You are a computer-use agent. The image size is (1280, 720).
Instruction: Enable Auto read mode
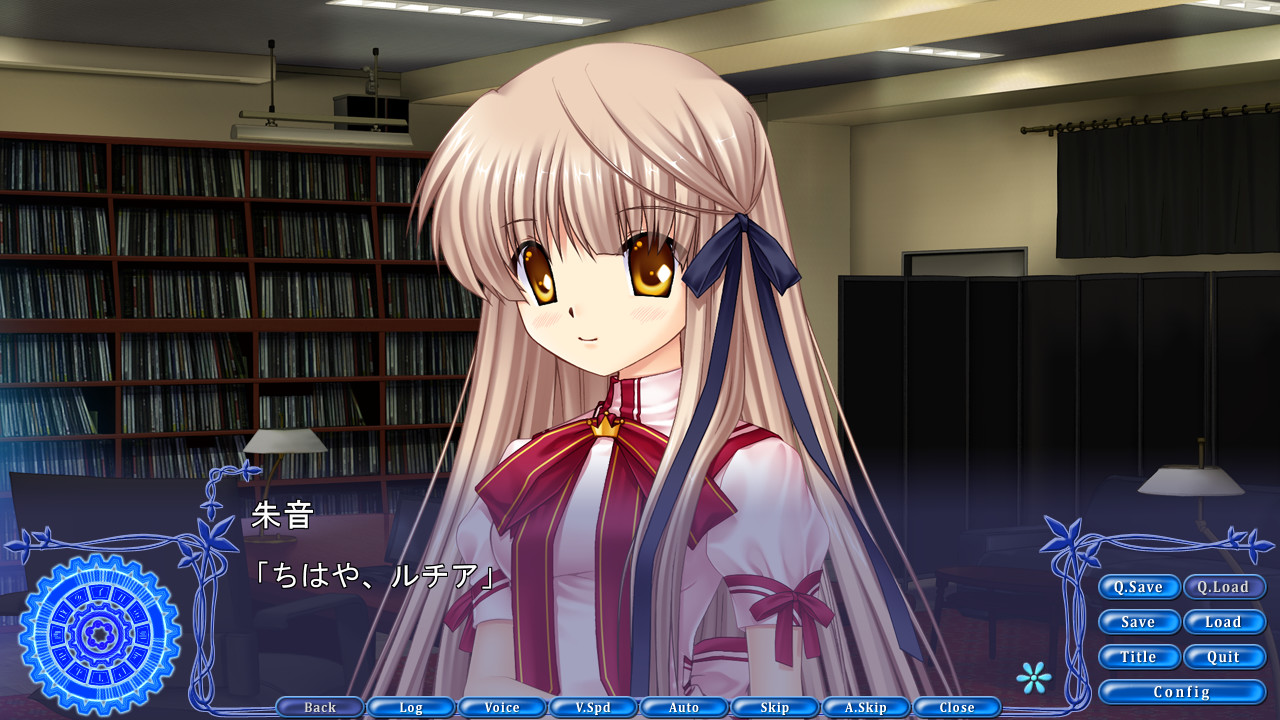point(683,707)
